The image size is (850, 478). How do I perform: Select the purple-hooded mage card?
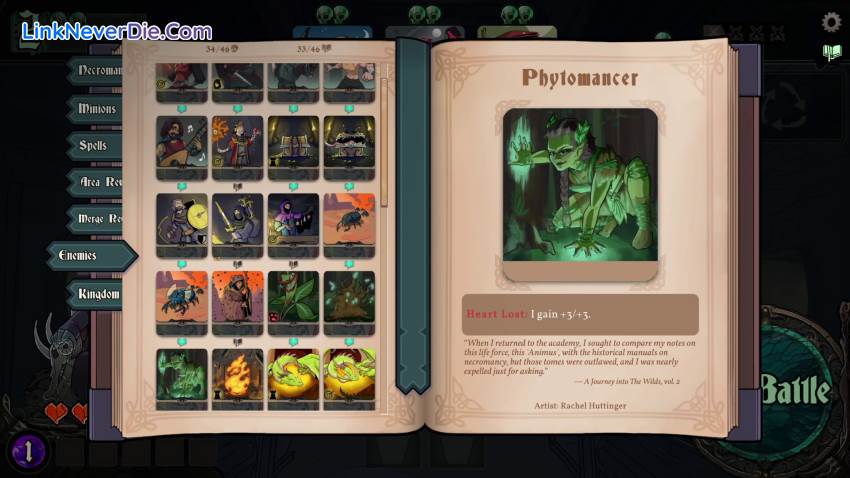click(293, 219)
